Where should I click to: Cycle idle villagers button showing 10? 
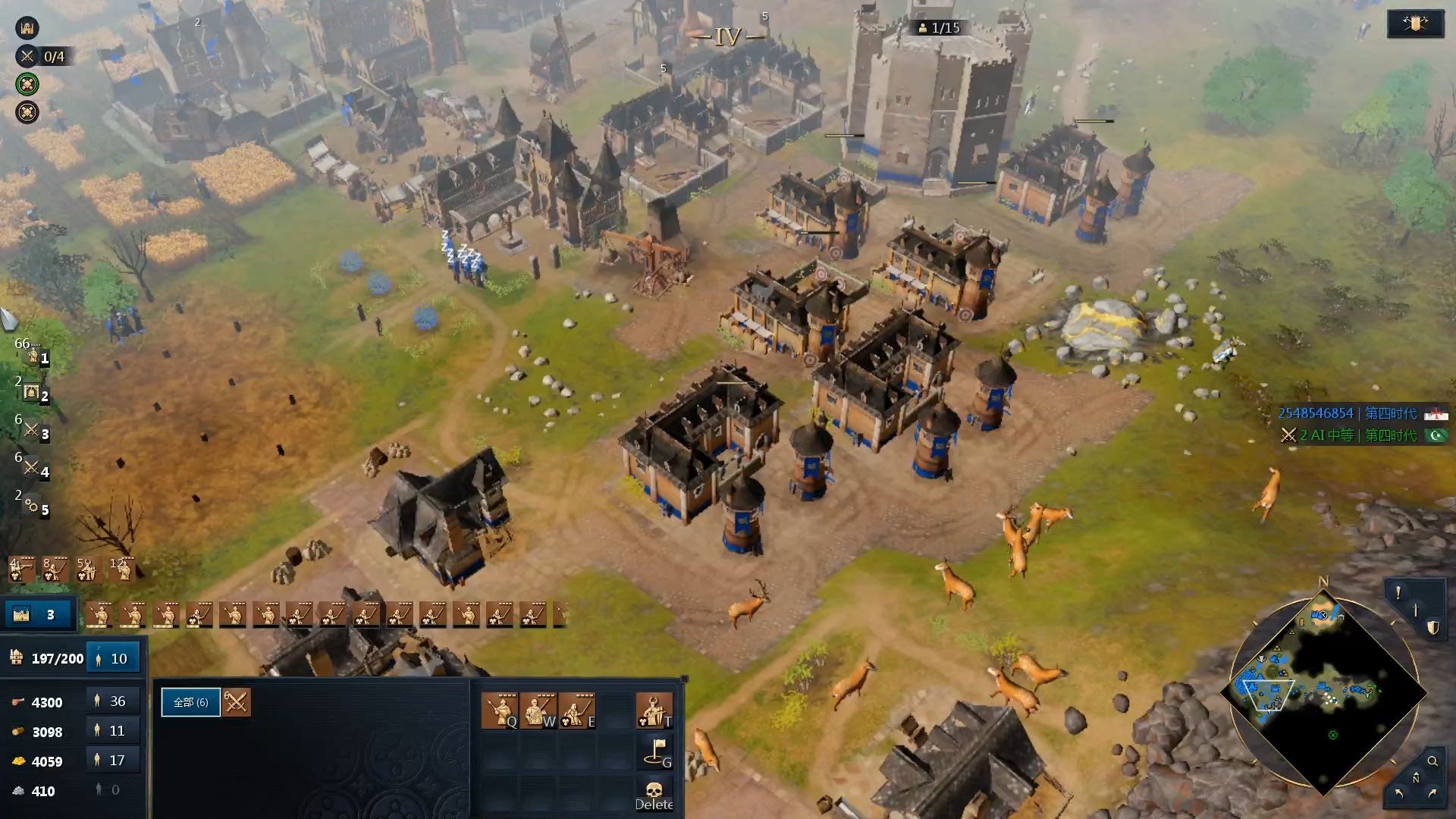pyautogui.click(x=112, y=658)
